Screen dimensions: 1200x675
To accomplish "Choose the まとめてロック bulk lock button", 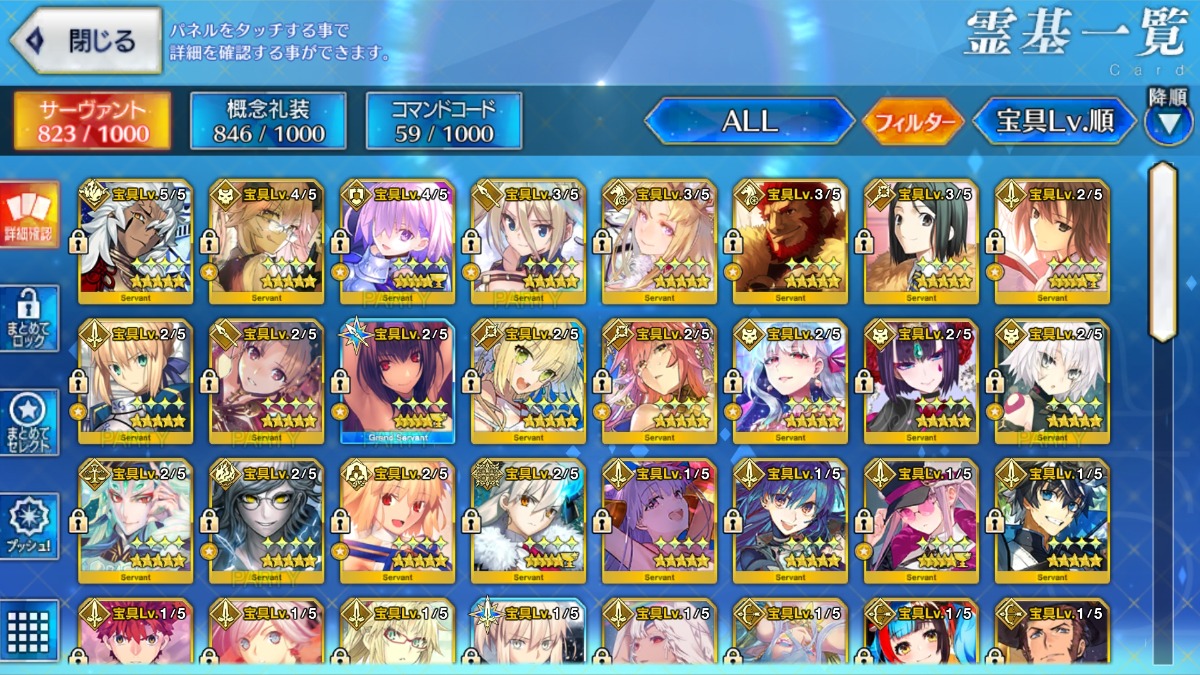I will click(29, 318).
